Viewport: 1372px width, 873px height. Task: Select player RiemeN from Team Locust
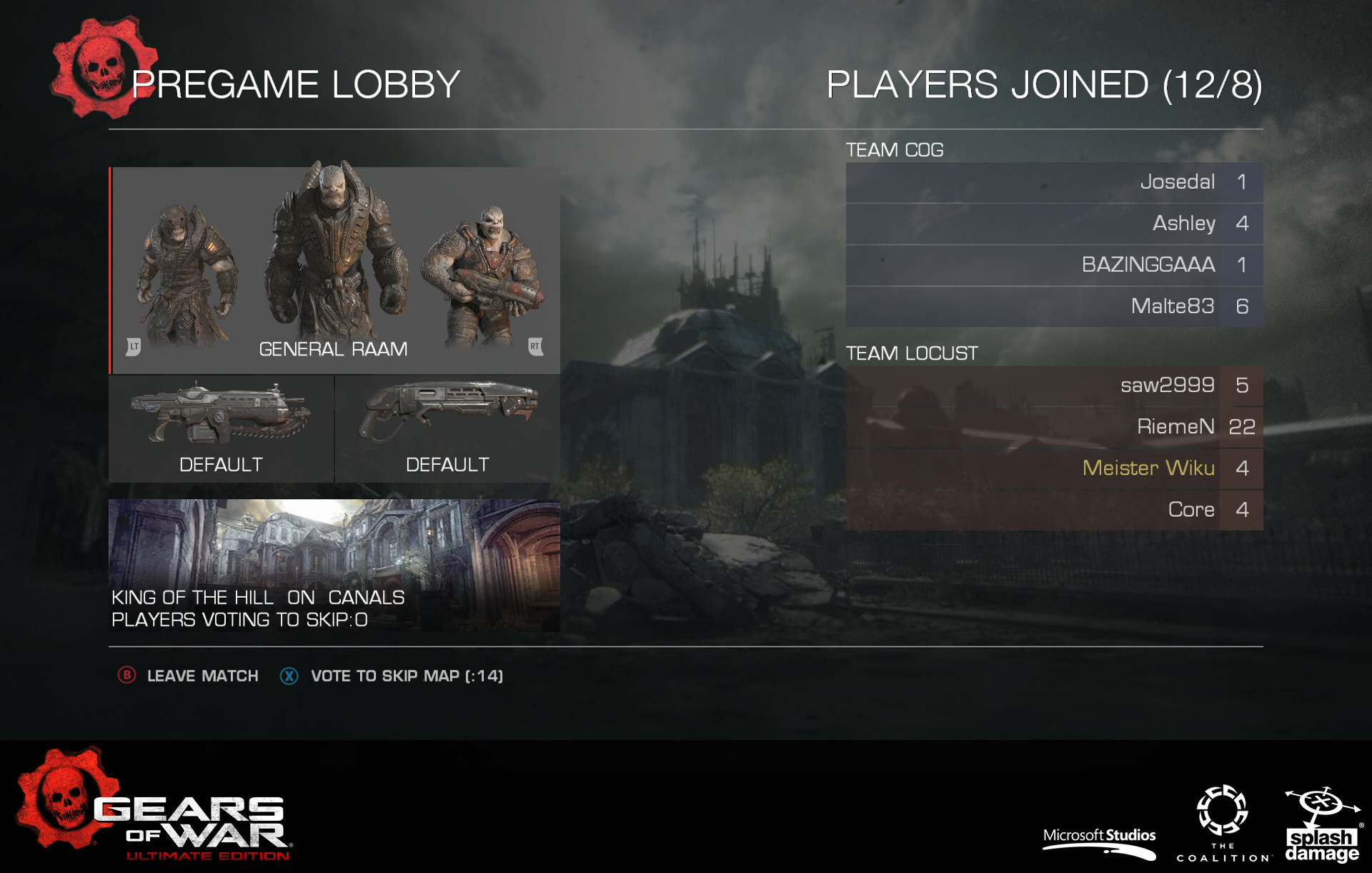point(1053,428)
